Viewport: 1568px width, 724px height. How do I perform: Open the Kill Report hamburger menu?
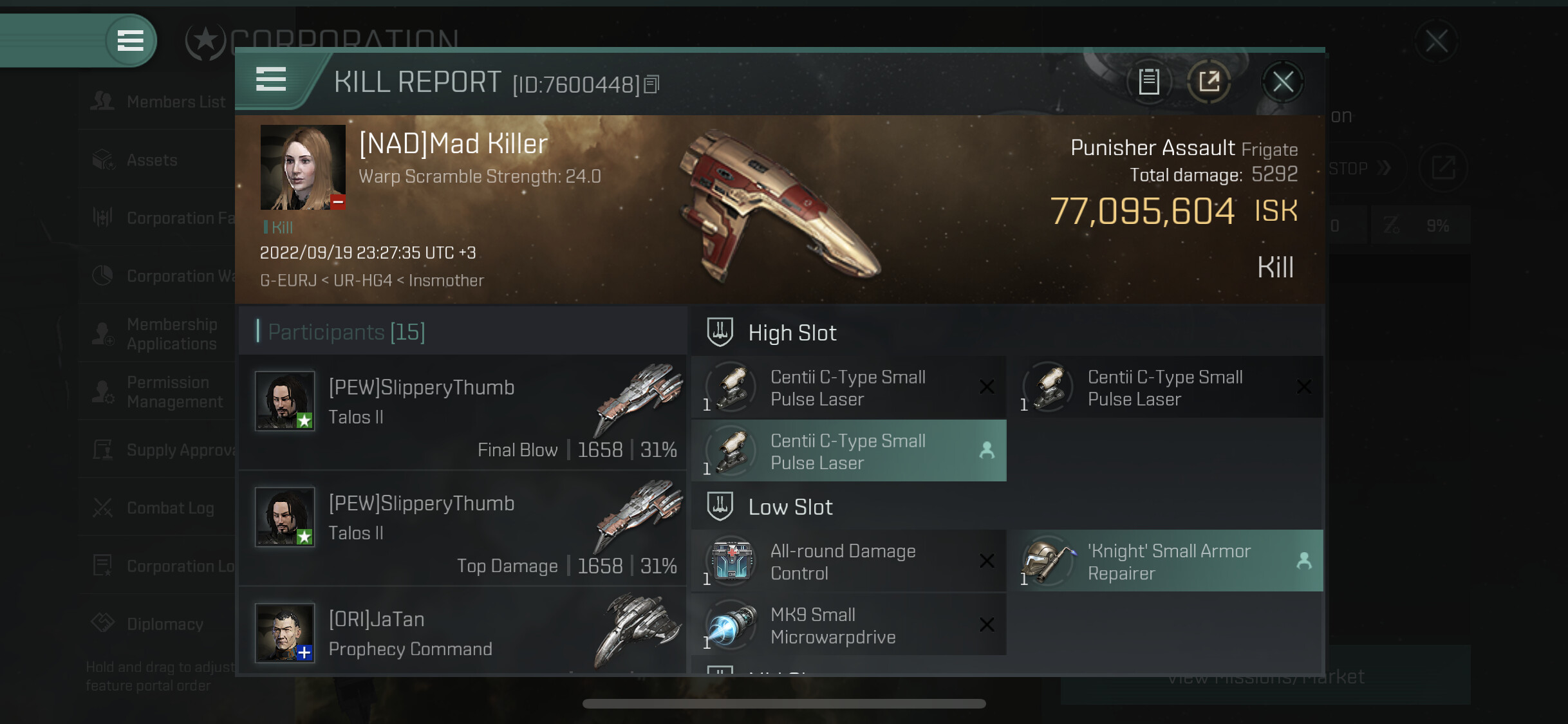click(x=271, y=80)
